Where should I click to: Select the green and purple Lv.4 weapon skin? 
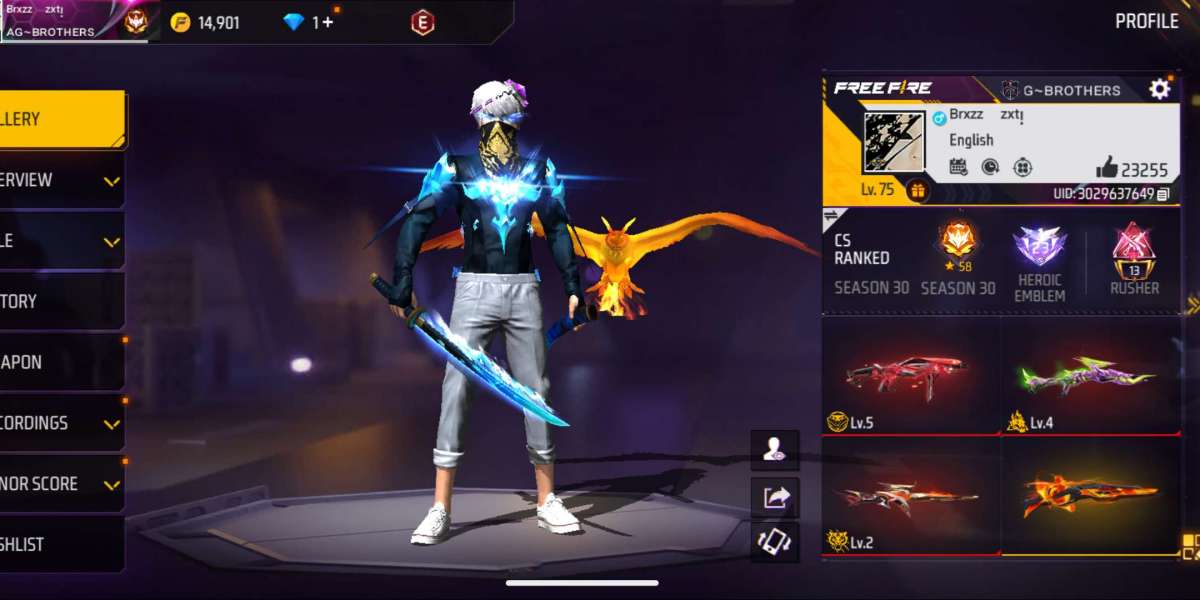click(x=1091, y=376)
